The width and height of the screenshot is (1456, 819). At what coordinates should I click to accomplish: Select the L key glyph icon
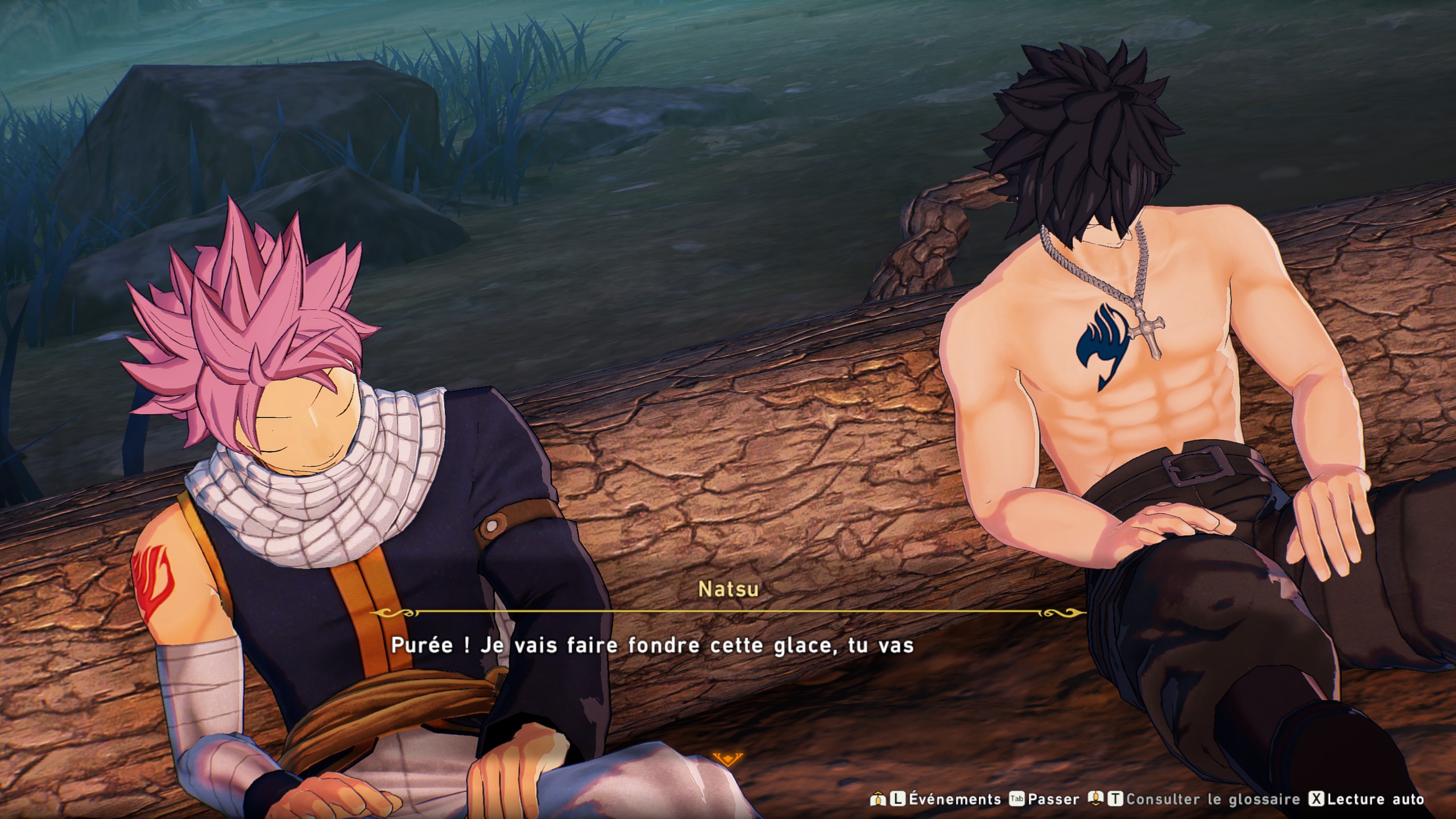click(897, 798)
